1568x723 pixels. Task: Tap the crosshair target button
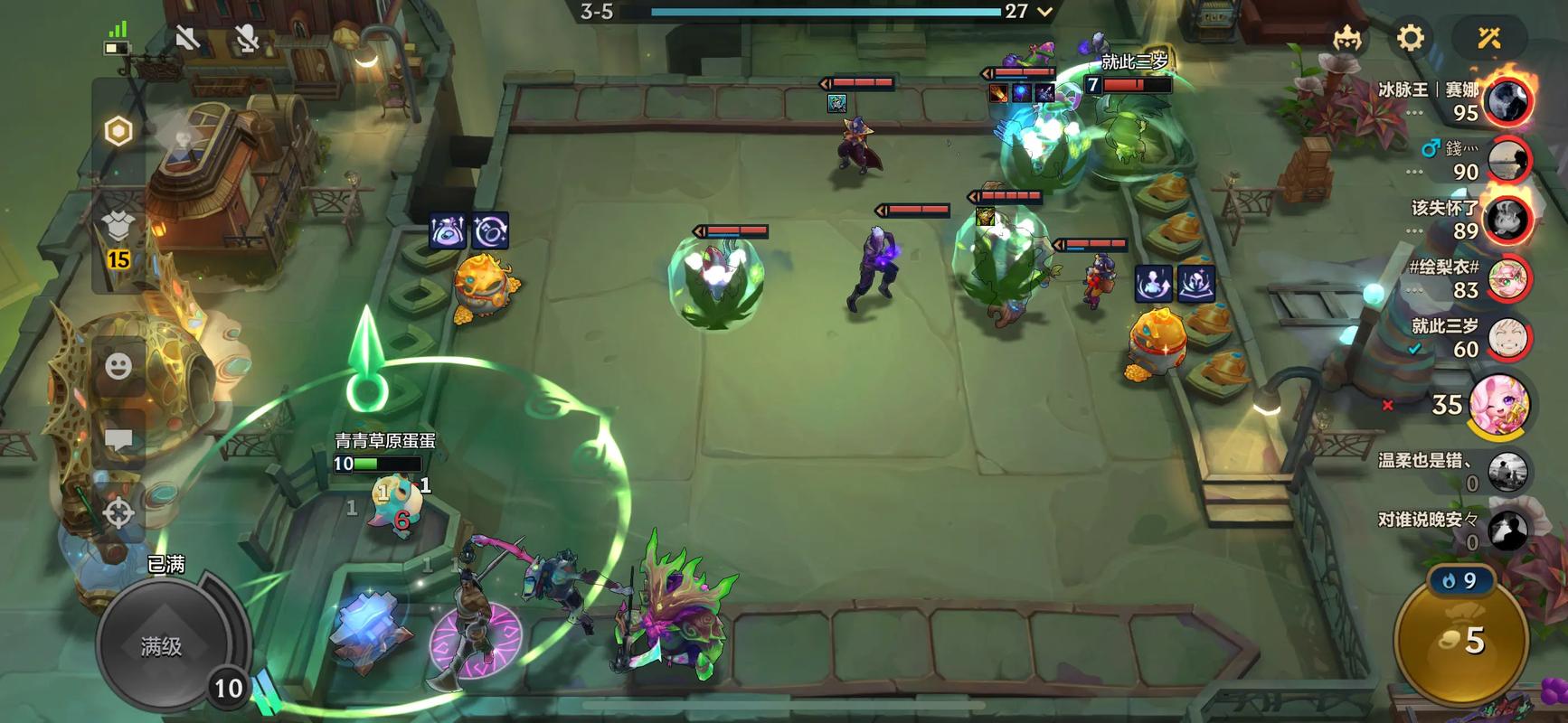click(x=118, y=512)
